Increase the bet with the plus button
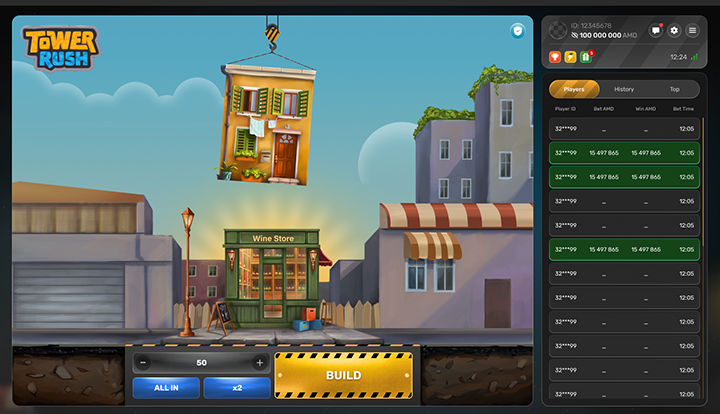Image resolution: width=720 pixels, height=414 pixels. click(260, 362)
